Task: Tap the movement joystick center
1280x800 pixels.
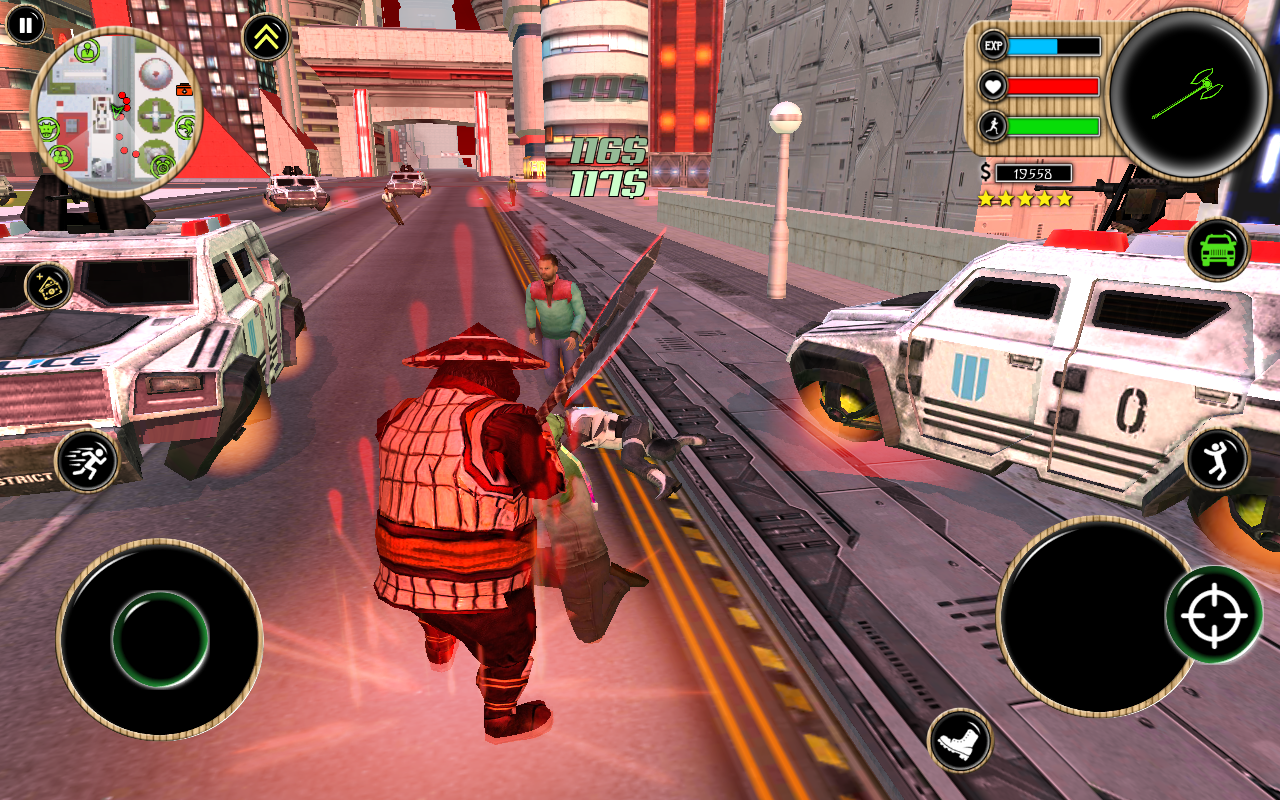Action: pos(160,639)
